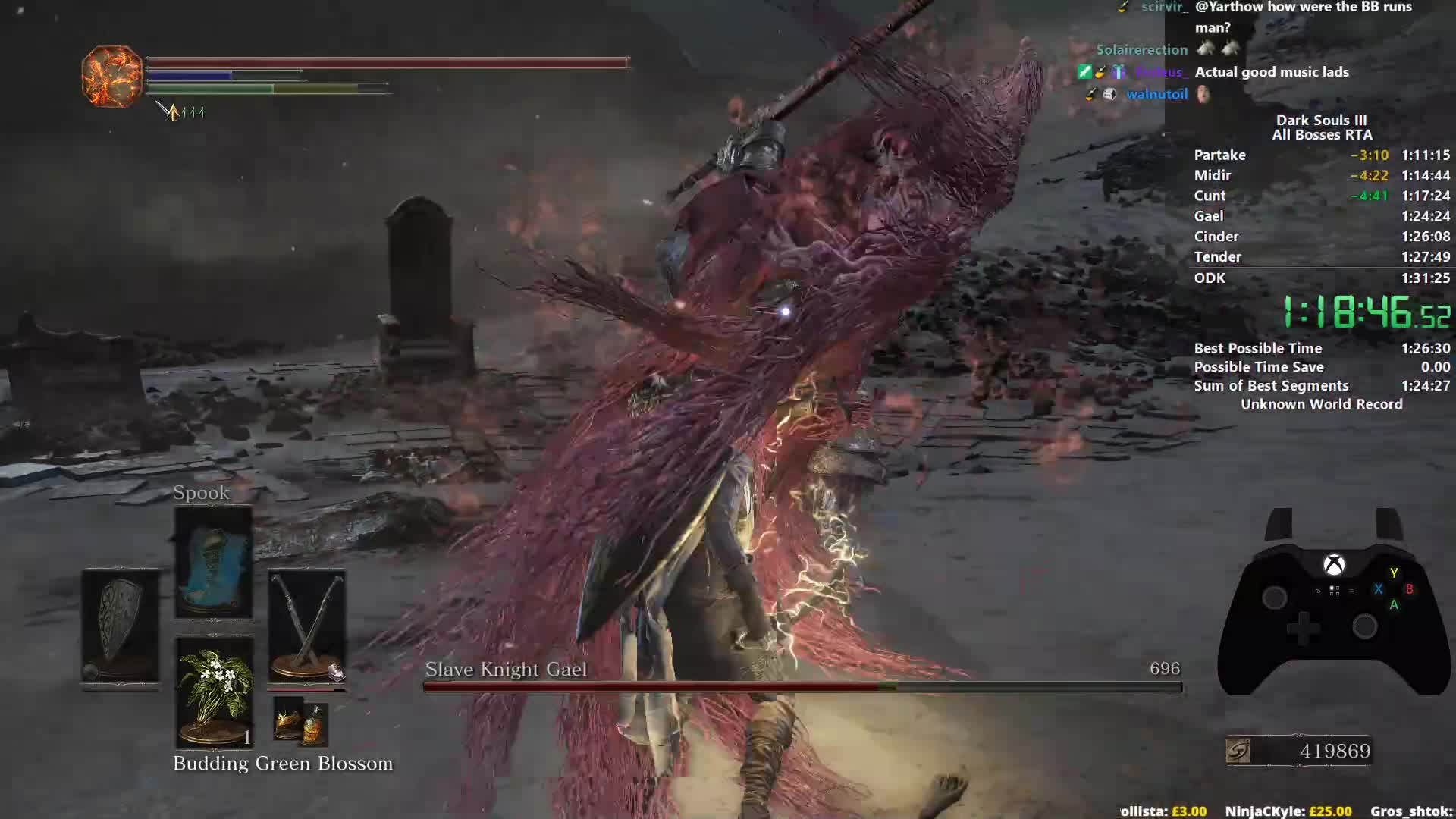Image resolution: width=1456 pixels, height=819 pixels.
Task: Click the ember status icon
Action: (x=111, y=76)
